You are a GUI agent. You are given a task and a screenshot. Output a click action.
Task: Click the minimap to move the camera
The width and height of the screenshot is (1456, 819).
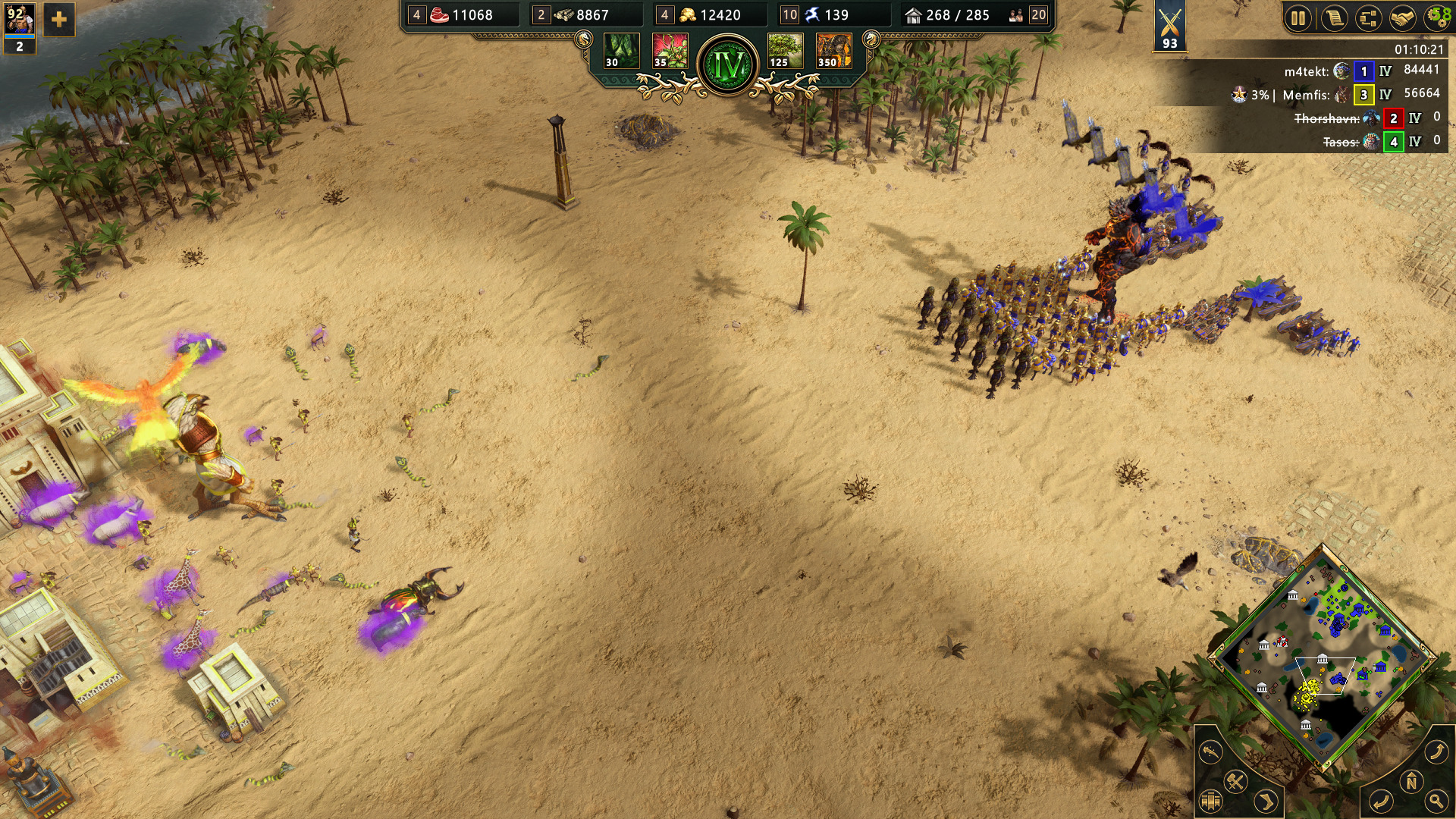point(1323,658)
